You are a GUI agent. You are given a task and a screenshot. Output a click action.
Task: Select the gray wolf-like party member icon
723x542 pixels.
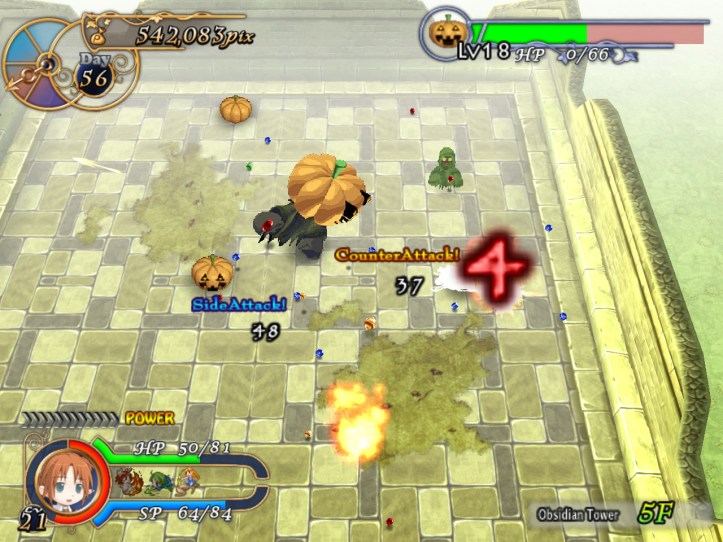point(129,483)
